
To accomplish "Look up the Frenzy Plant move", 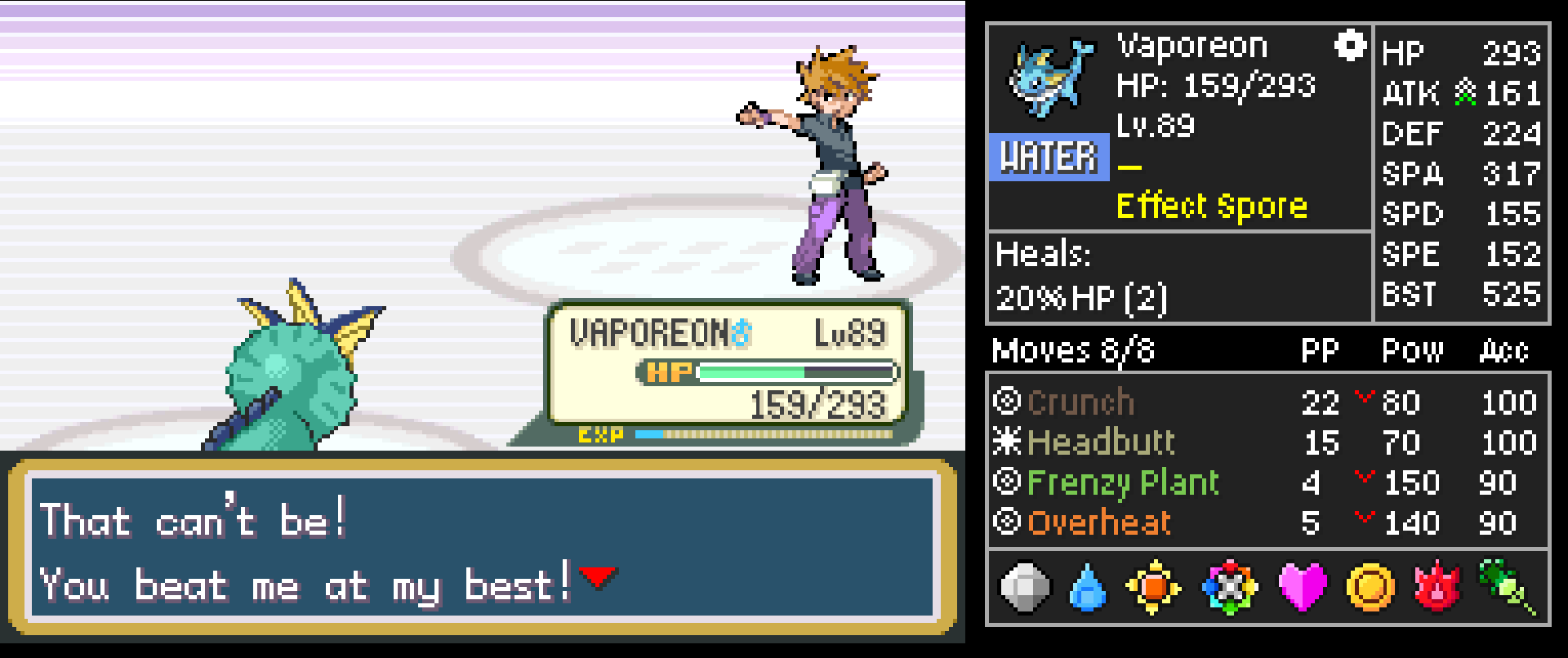I will tap(1122, 482).
